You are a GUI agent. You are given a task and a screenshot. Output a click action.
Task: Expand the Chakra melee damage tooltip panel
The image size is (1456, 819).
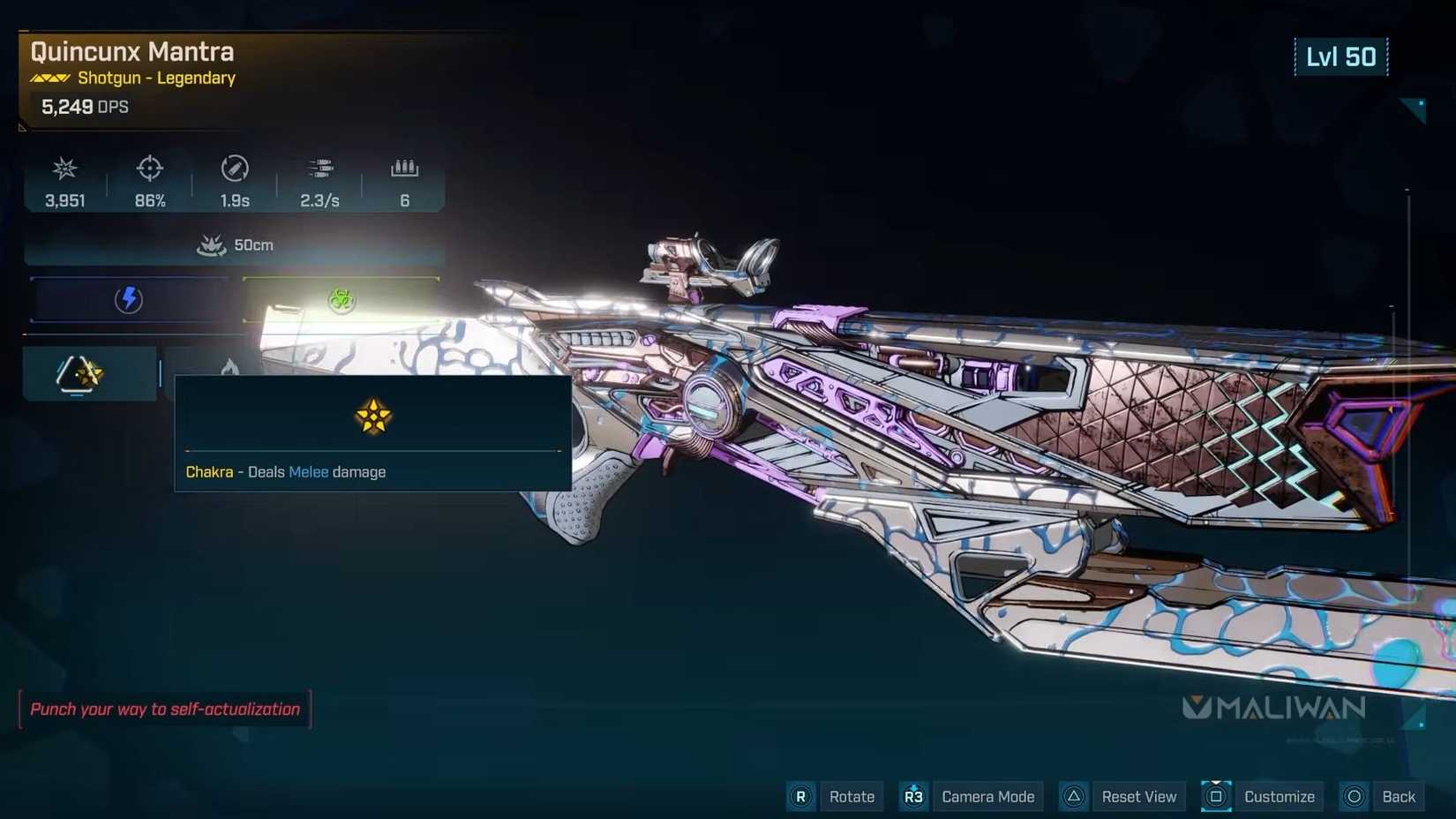pyautogui.click(x=372, y=432)
